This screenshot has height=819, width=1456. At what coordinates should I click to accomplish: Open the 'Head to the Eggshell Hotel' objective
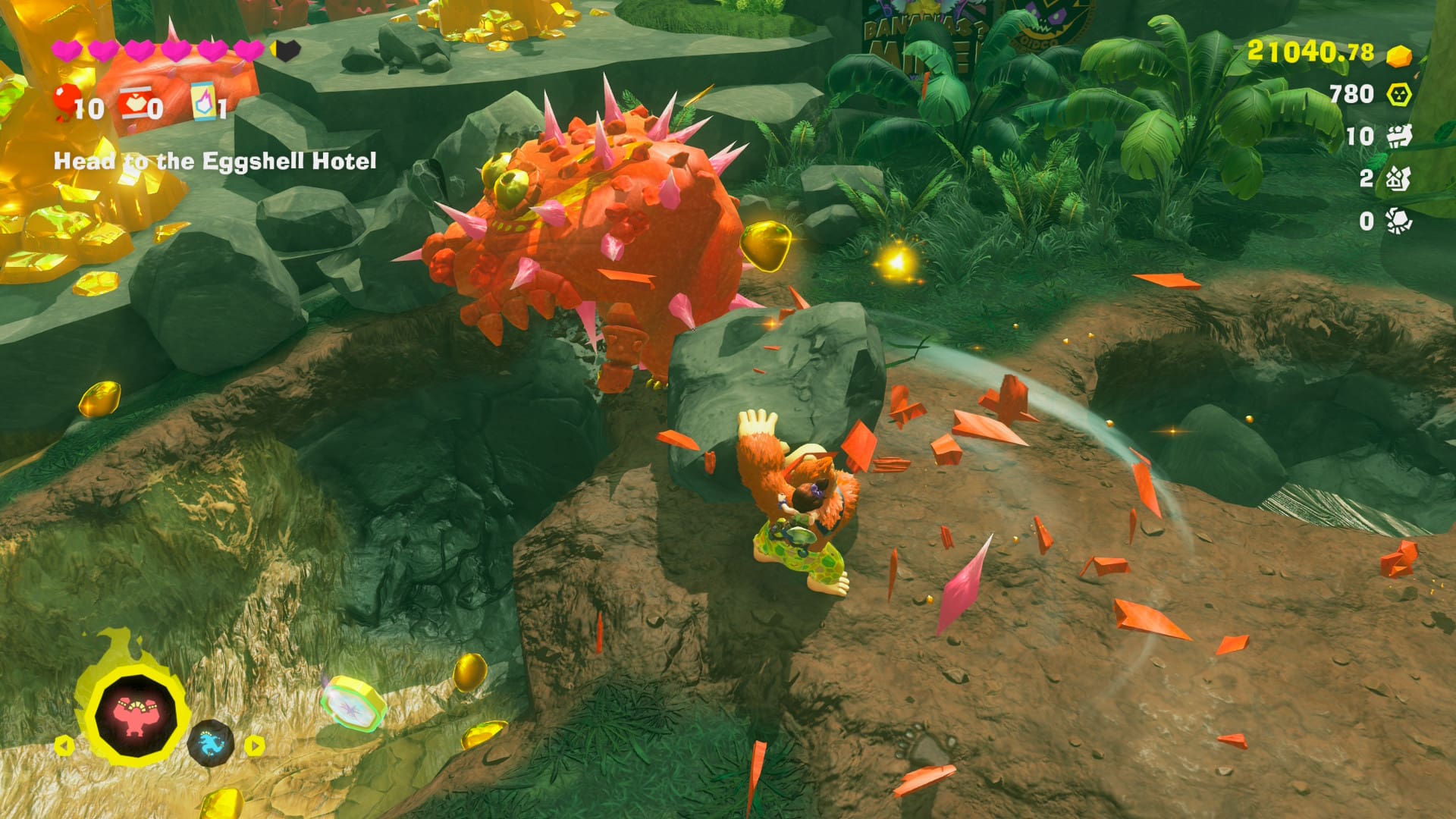[x=215, y=161]
